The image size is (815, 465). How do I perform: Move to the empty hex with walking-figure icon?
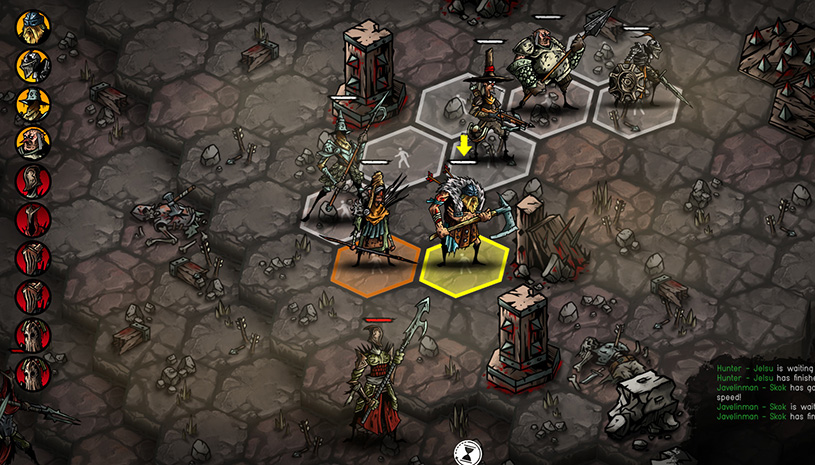click(x=402, y=156)
